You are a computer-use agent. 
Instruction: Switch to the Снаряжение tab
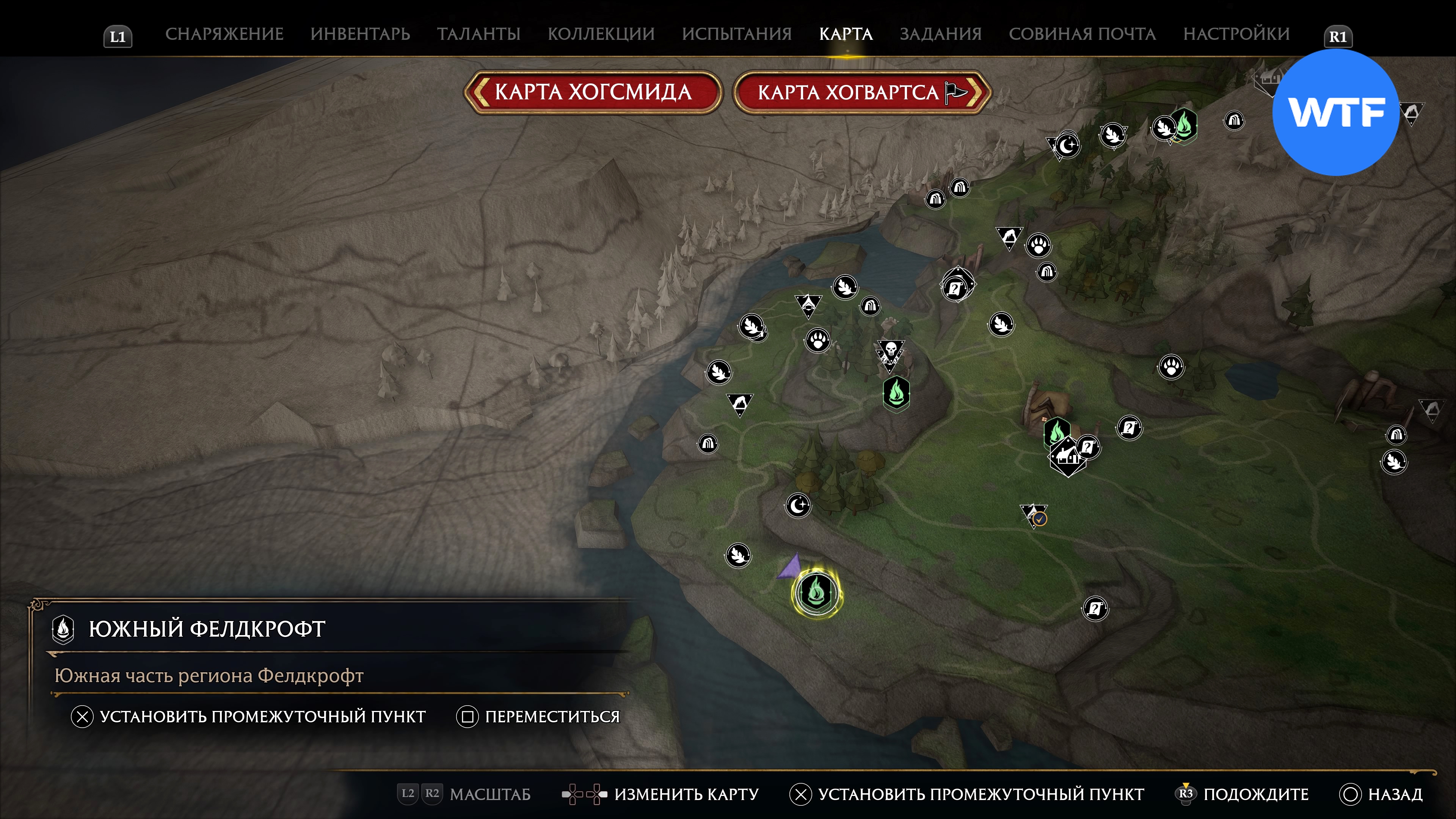224,34
